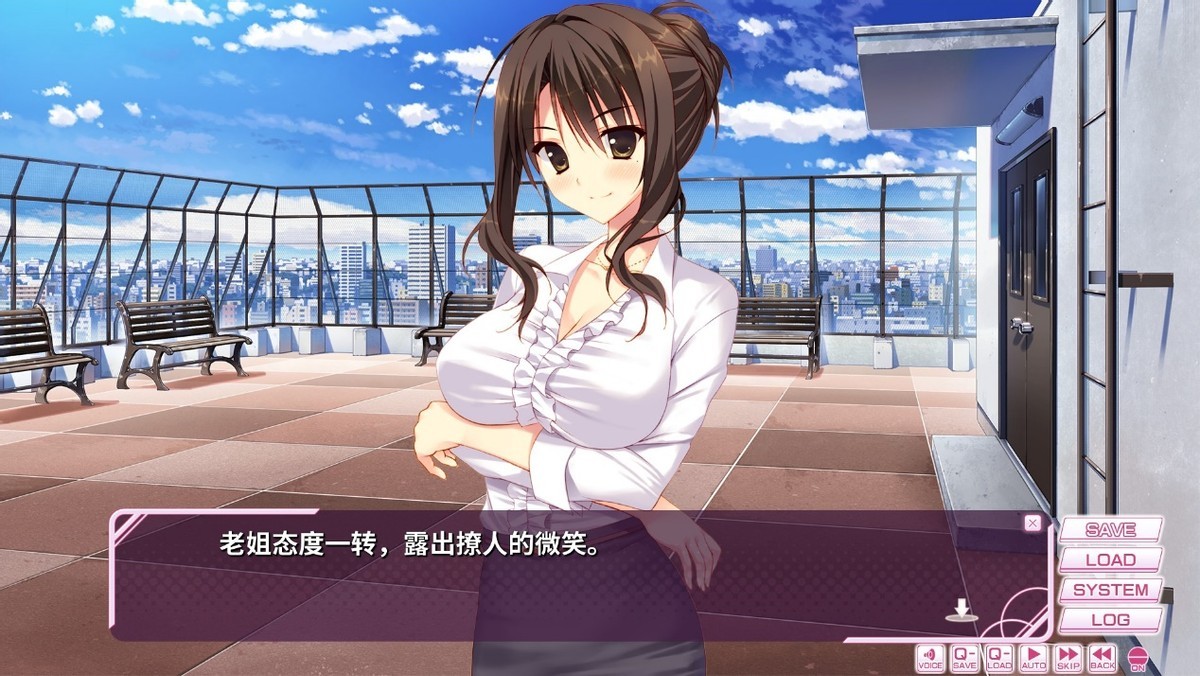
Task: Advance dialogue via the down-arrow indicator
Action: point(961,609)
